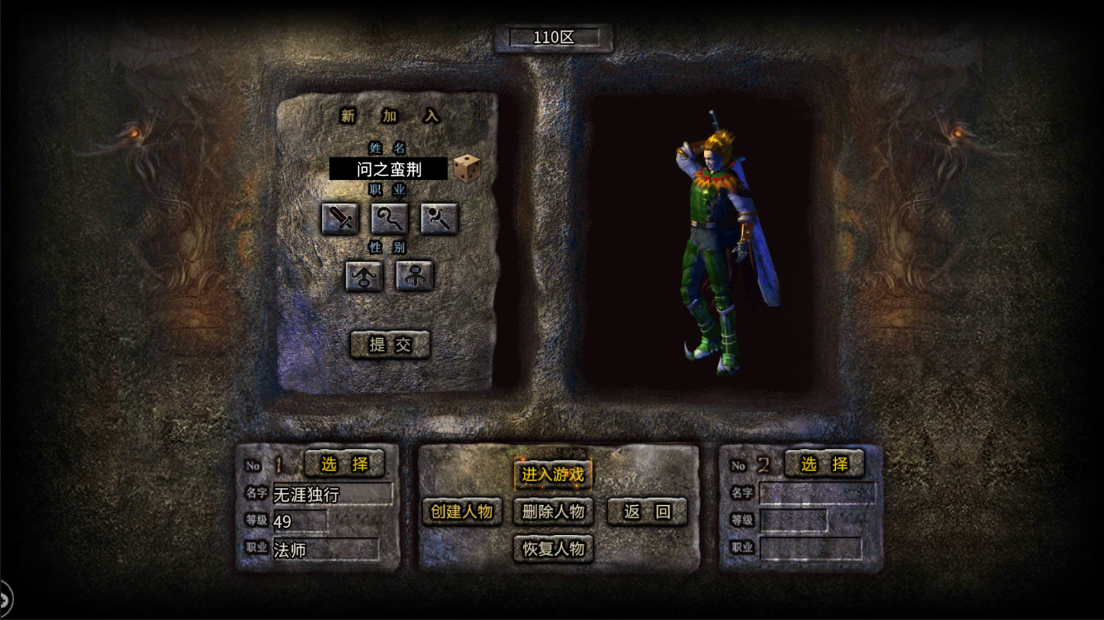The height and width of the screenshot is (620, 1104).
Task: Go back using the 返回 button
Action: (647, 512)
